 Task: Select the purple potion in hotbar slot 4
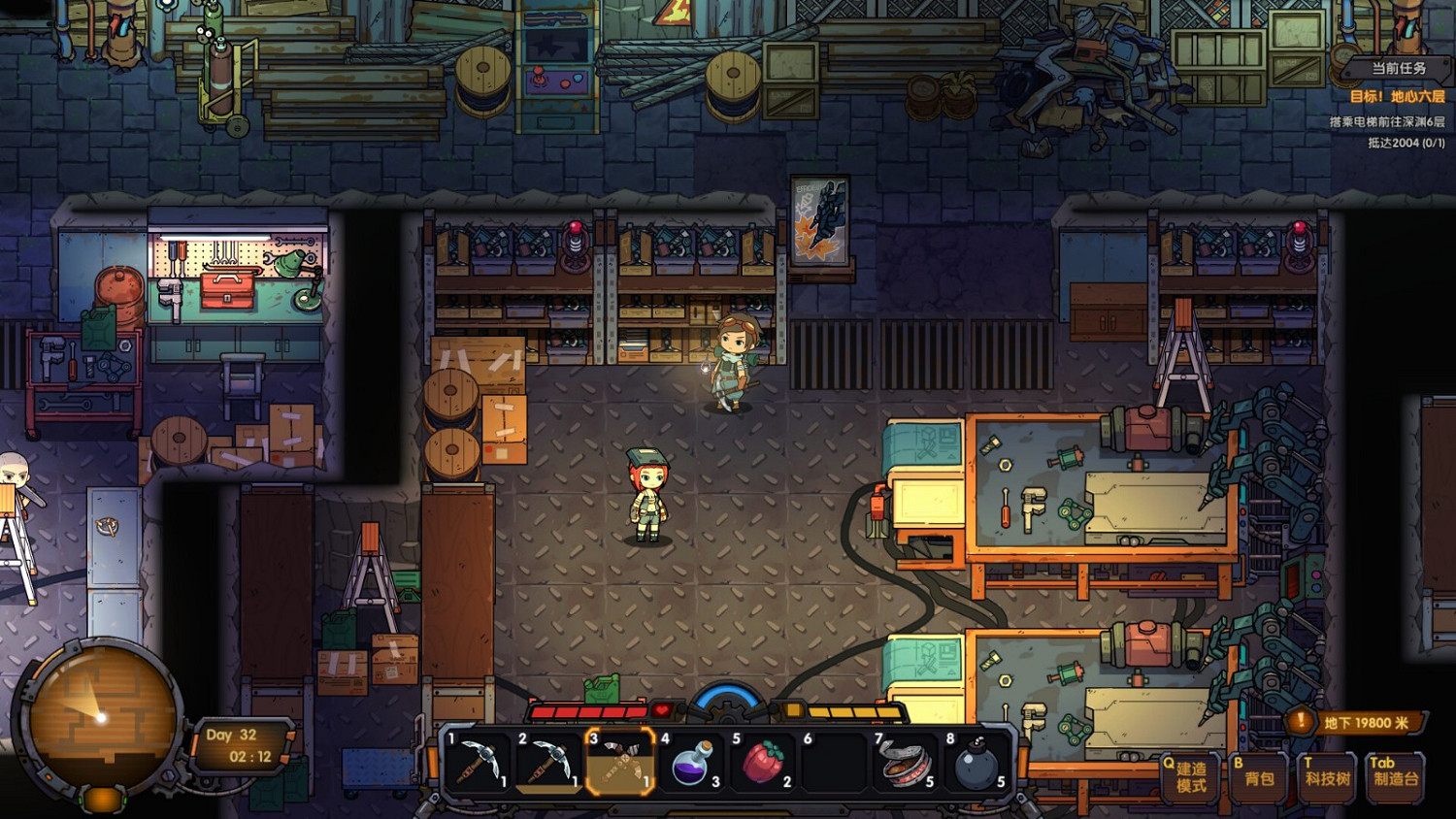pyautogui.click(x=695, y=763)
